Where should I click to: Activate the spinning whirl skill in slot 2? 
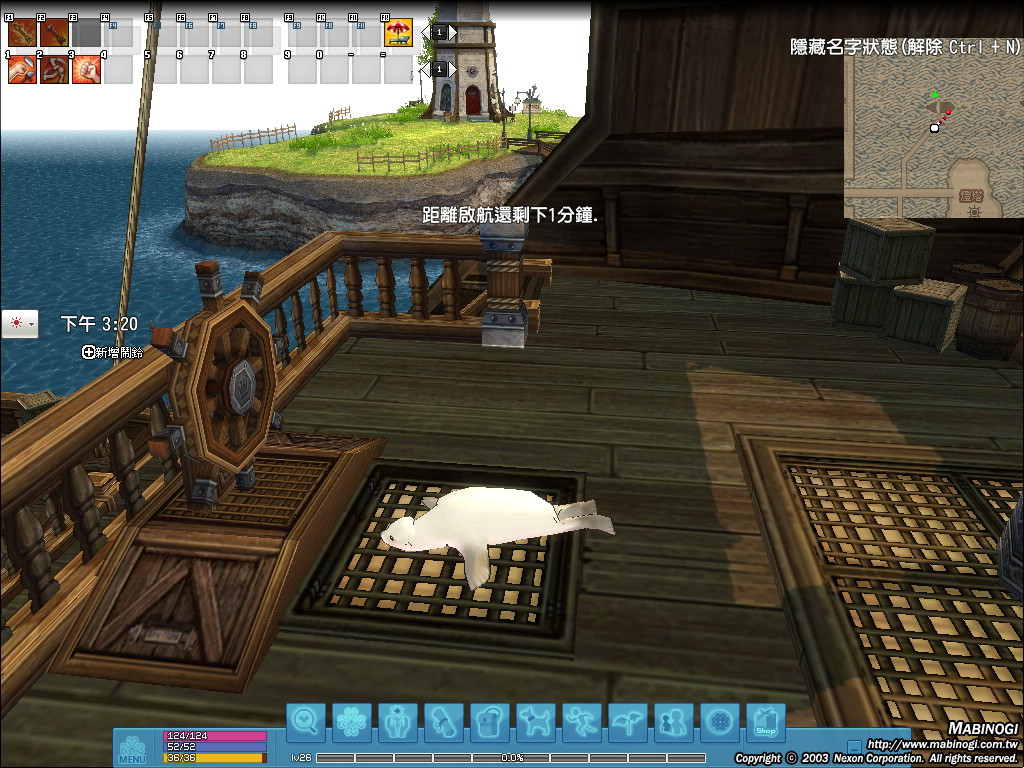click(54, 70)
